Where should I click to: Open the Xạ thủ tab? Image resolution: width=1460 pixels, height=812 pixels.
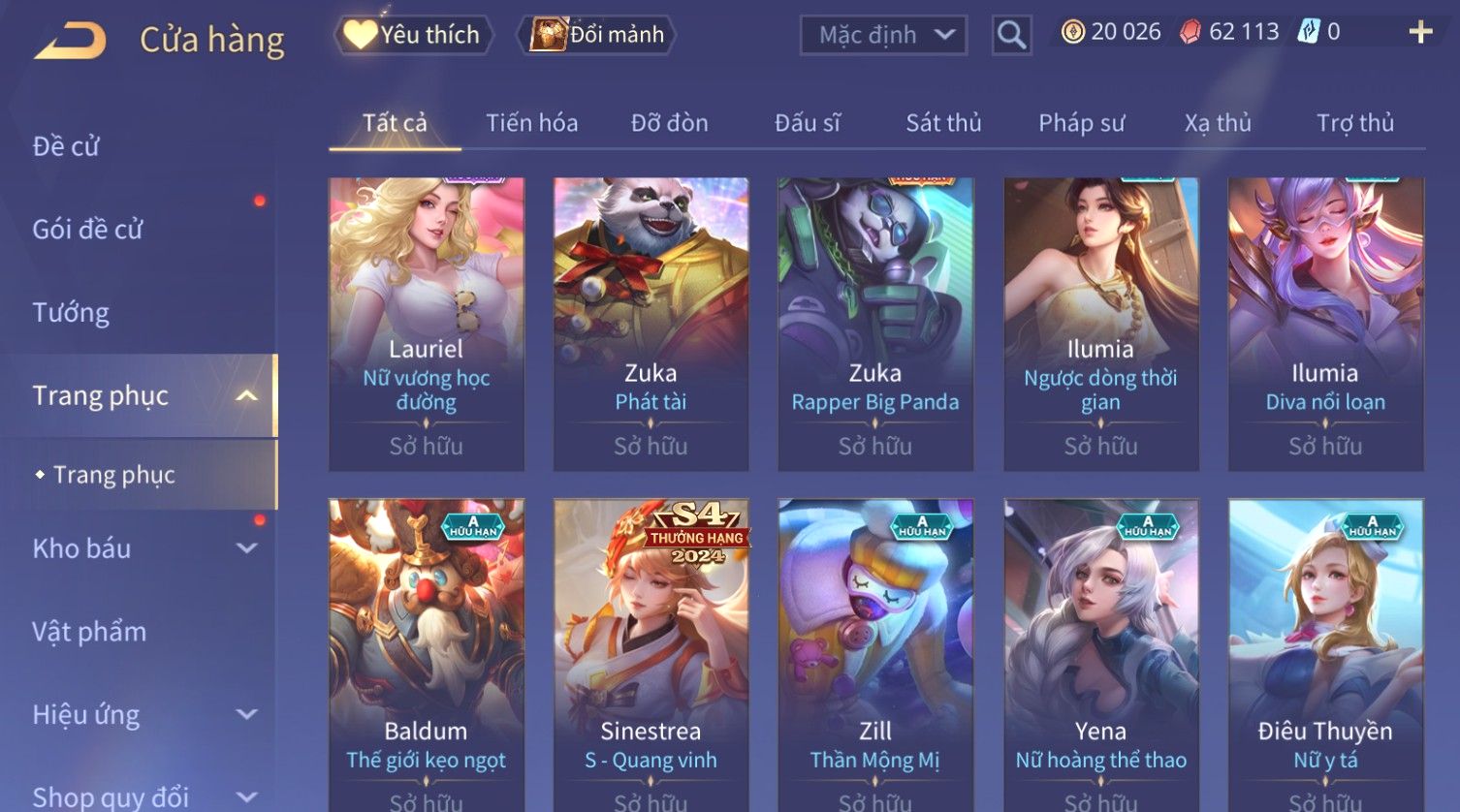click(x=1218, y=123)
